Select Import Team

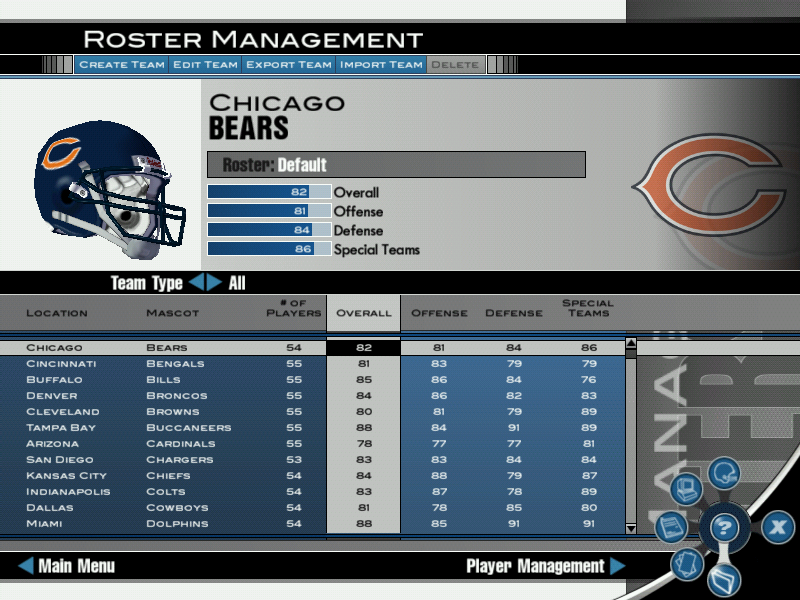[x=380, y=65]
